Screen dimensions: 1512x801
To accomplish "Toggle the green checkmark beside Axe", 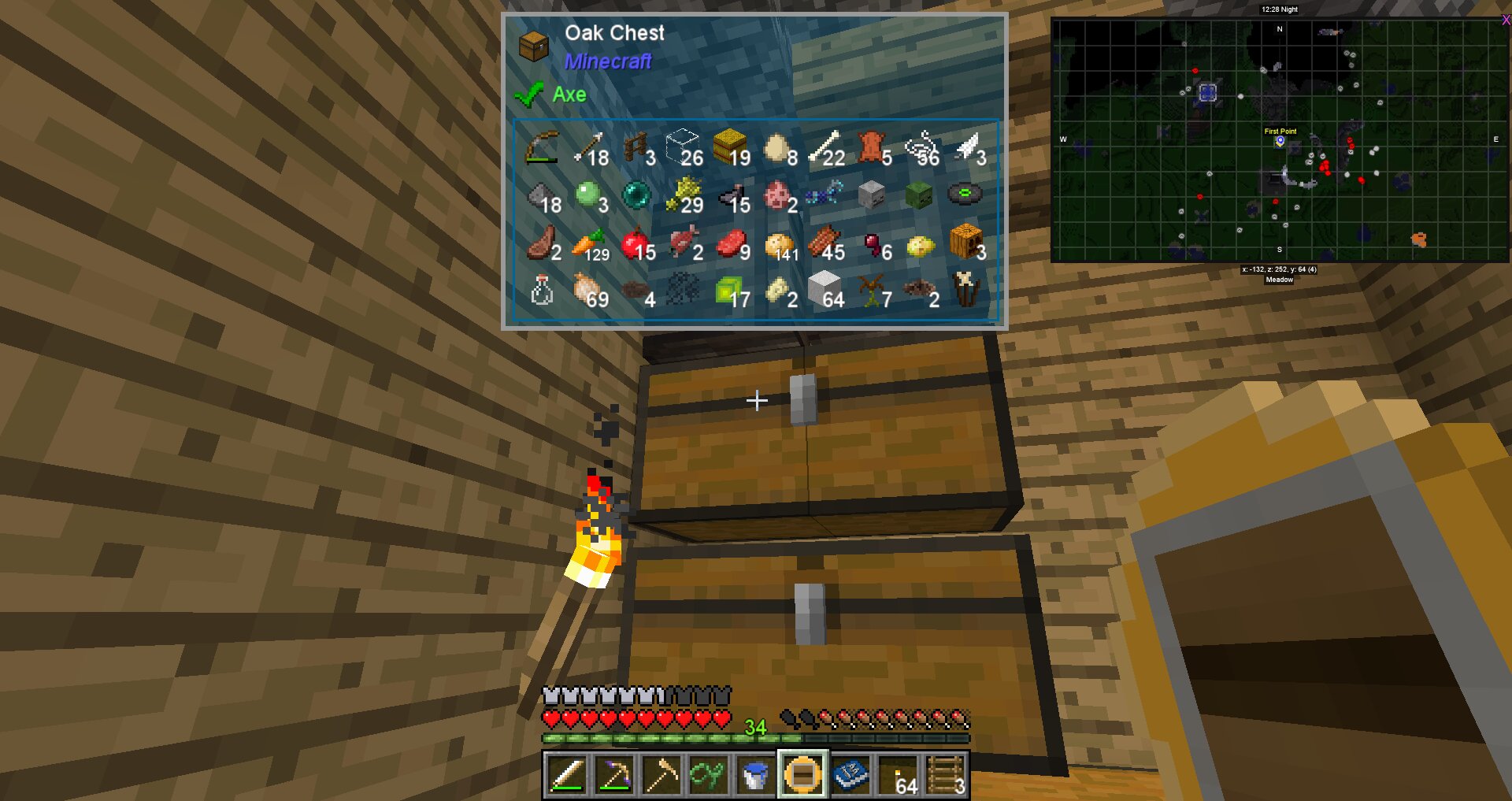I will 529,94.
